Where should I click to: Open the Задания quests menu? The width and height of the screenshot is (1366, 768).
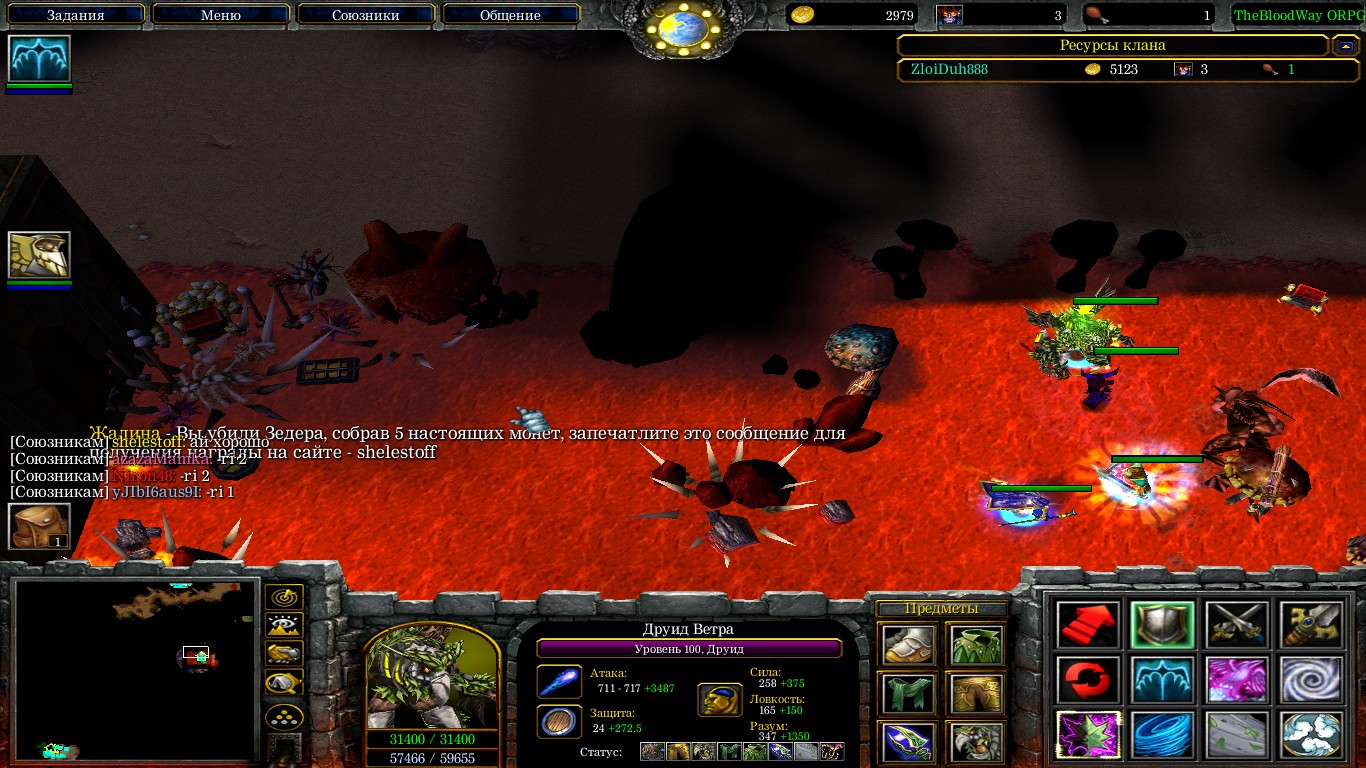click(x=76, y=15)
